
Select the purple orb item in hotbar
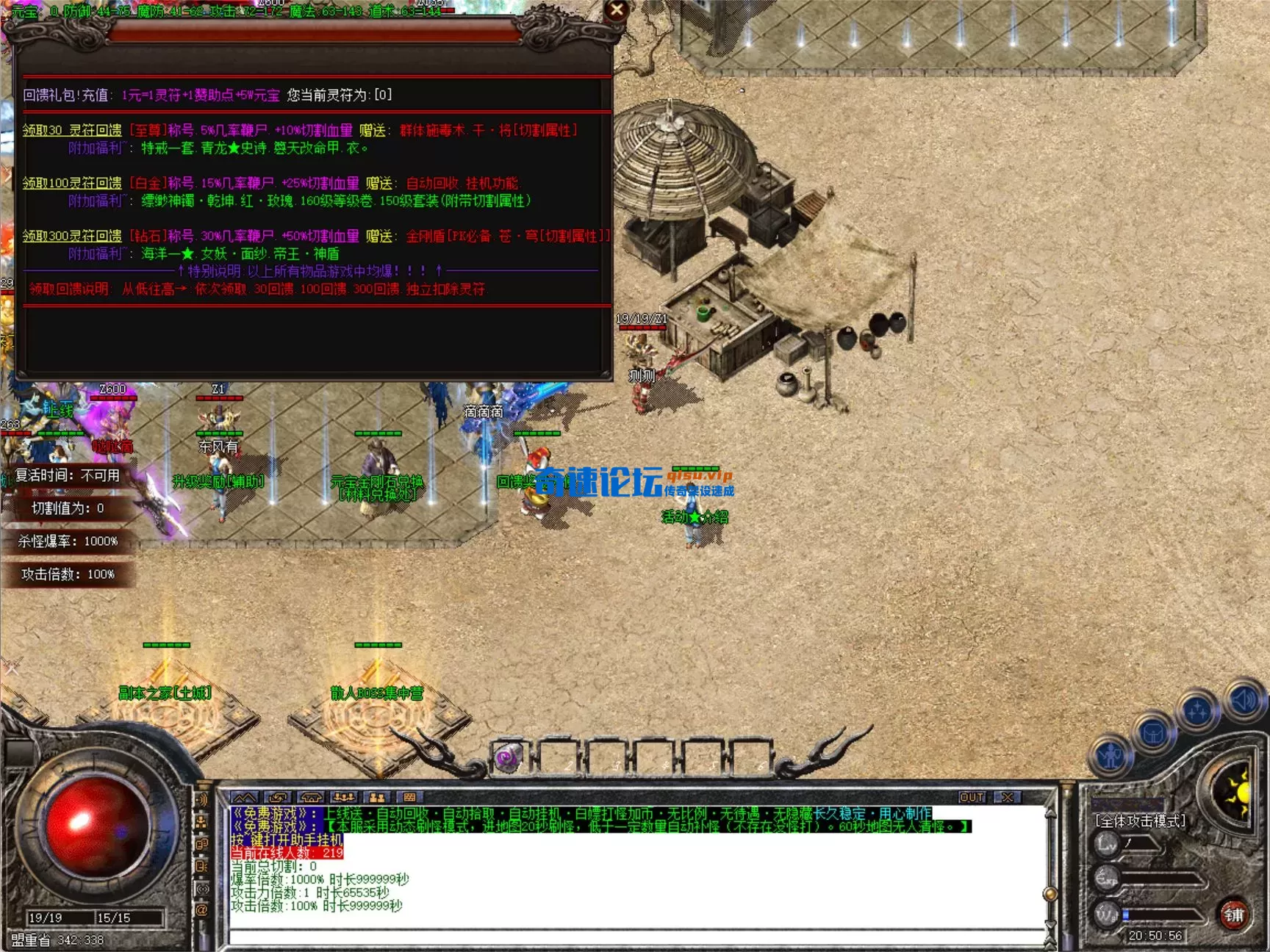[x=507, y=757]
